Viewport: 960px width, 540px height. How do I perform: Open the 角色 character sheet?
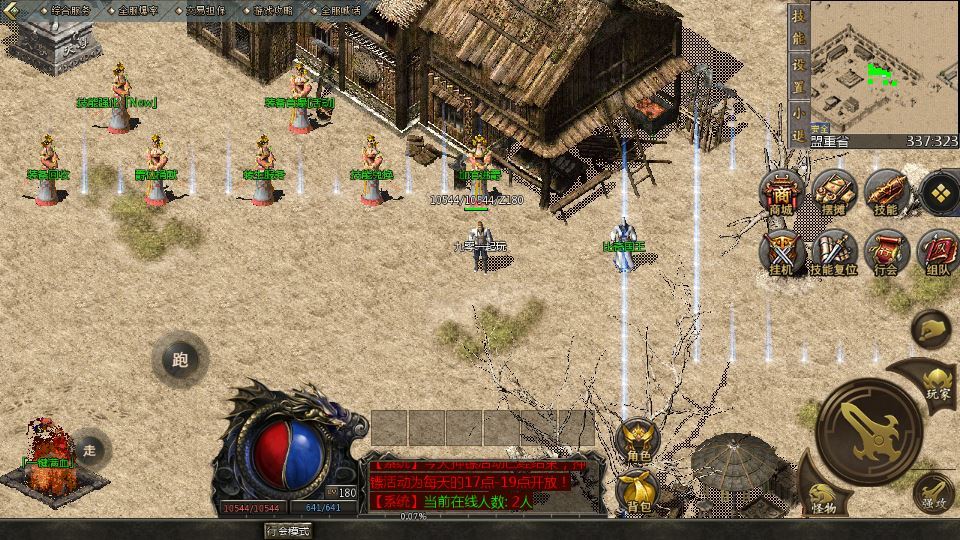pyautogui.click(x=638, y=441)
